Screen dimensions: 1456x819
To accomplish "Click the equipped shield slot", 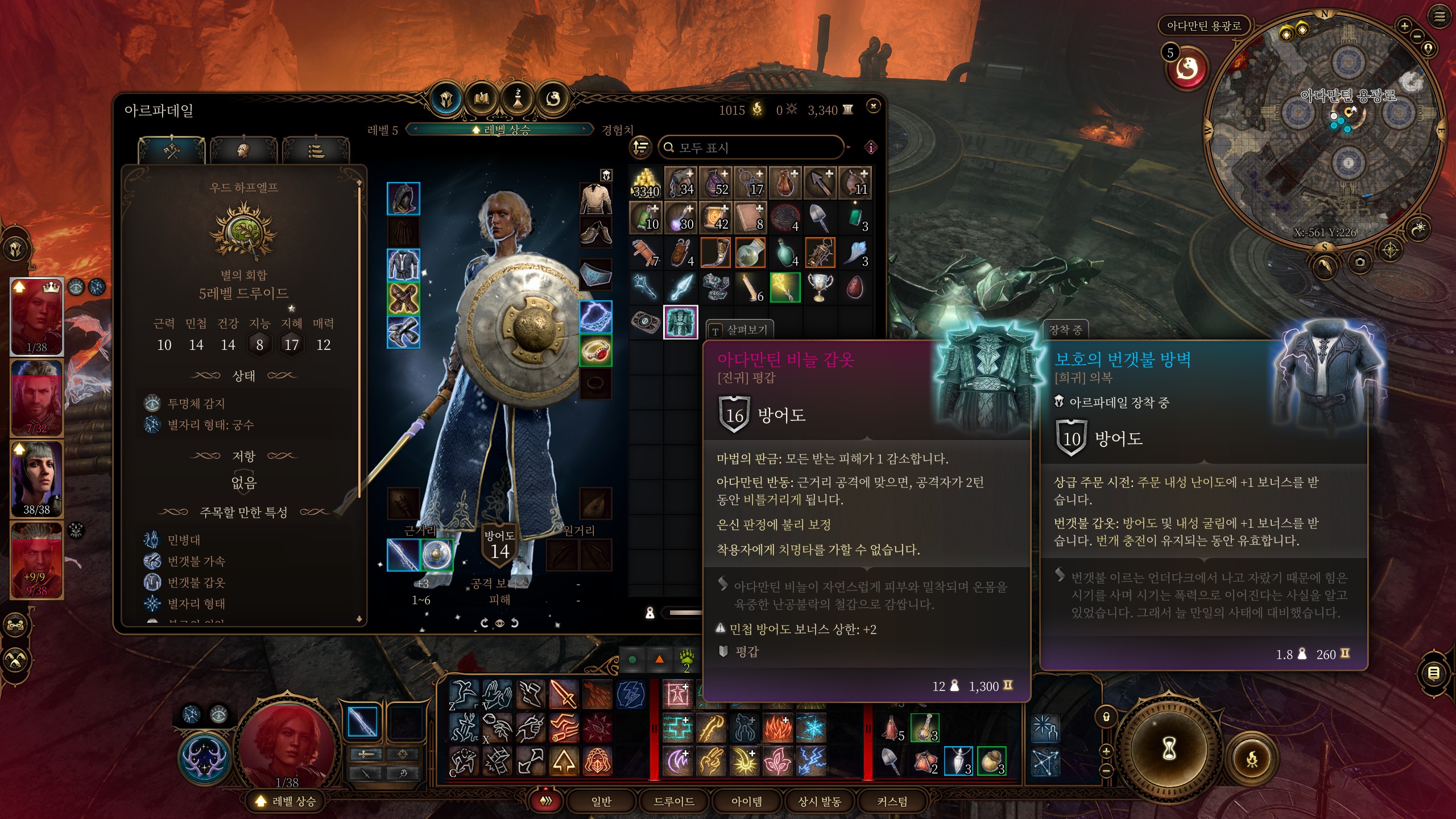I will point(437,555).
